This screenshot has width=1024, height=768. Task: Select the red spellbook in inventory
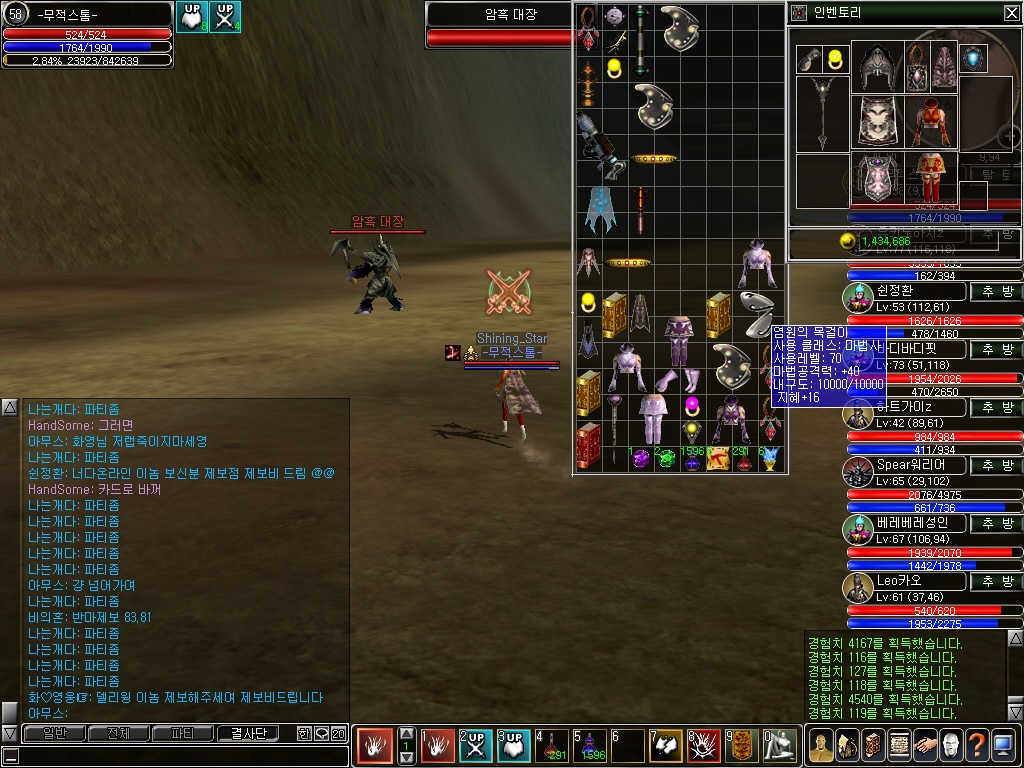587,443
